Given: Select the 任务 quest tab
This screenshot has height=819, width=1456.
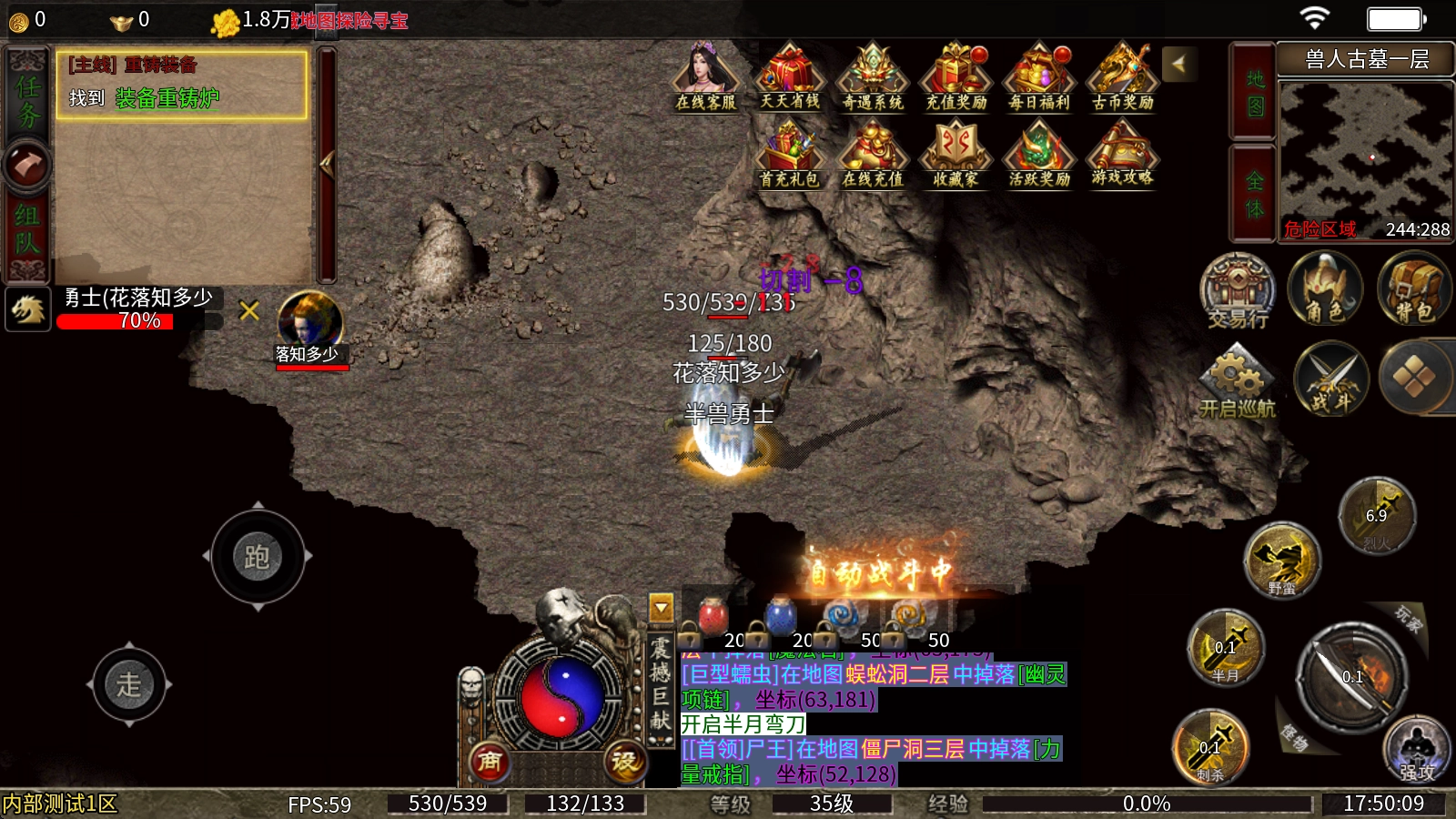Looking at the screenshot, I should pyautogui.click(x=27, y=100).
